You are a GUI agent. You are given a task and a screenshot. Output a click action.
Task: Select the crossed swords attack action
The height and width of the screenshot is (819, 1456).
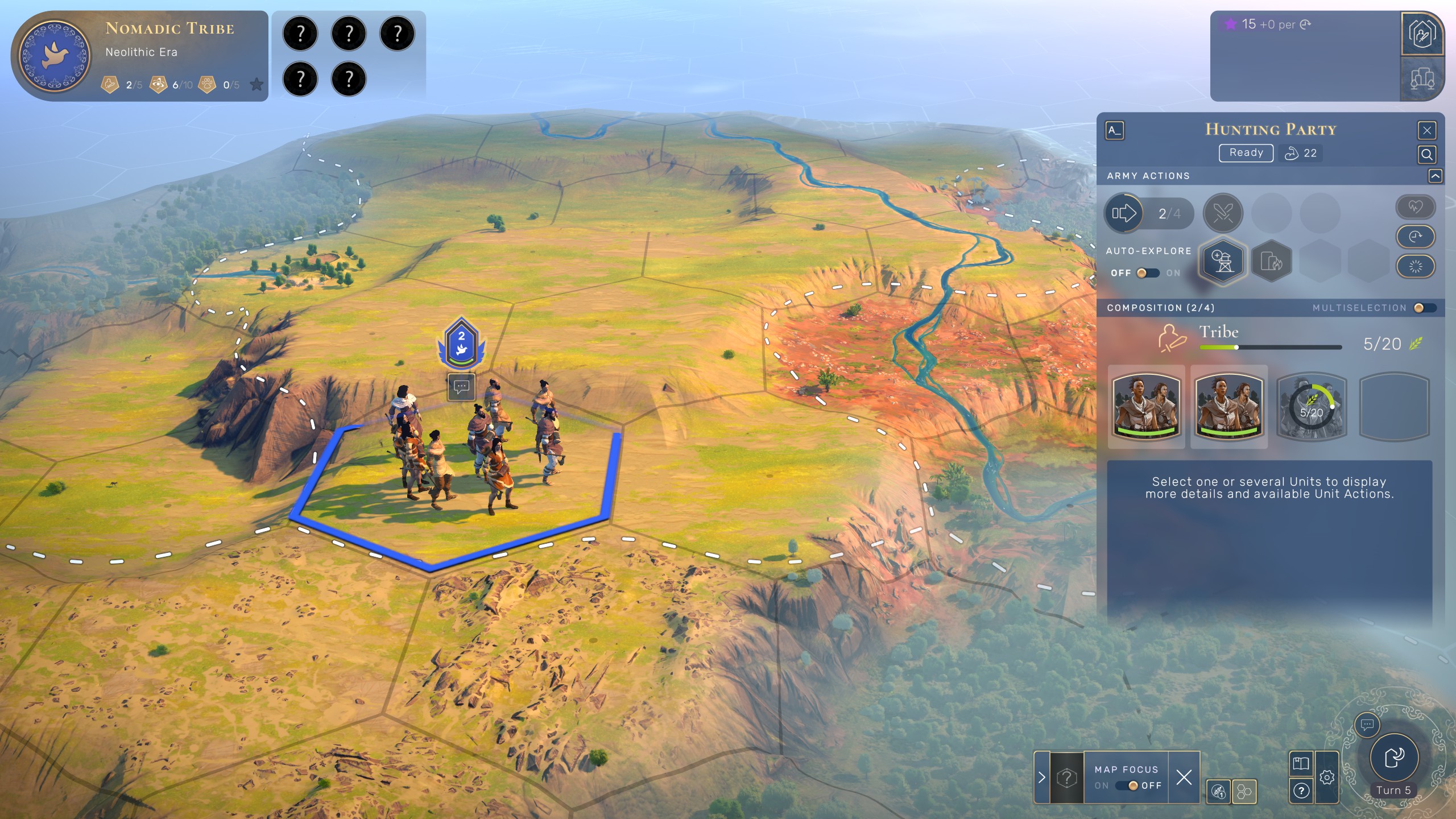click(1223, 213)
